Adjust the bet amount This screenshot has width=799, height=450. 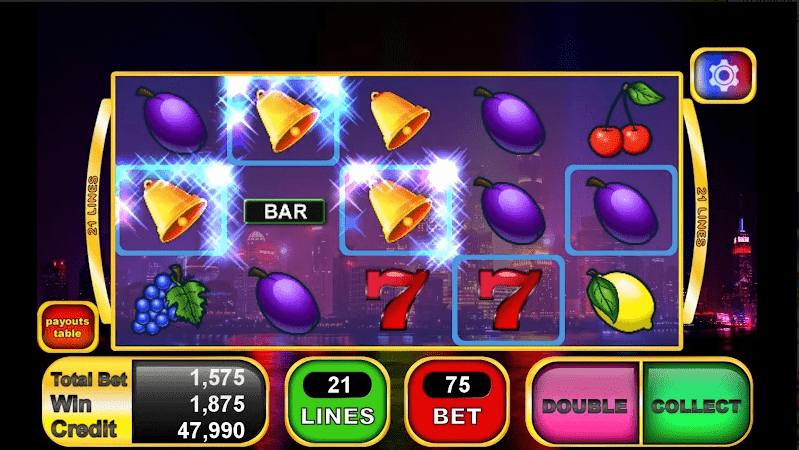coord(456,402)
